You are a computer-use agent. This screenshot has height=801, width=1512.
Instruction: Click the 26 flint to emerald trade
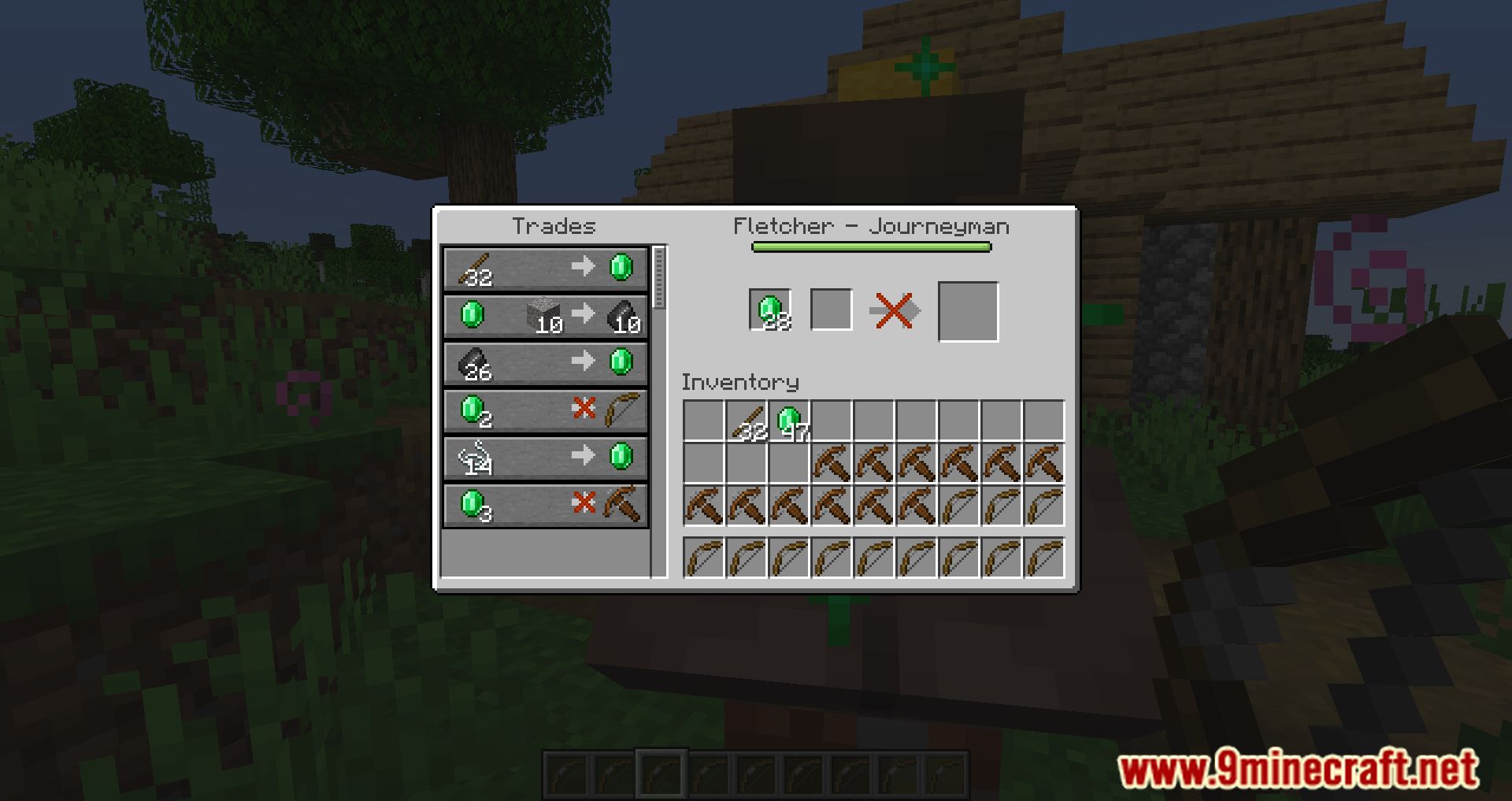point(546,362)
